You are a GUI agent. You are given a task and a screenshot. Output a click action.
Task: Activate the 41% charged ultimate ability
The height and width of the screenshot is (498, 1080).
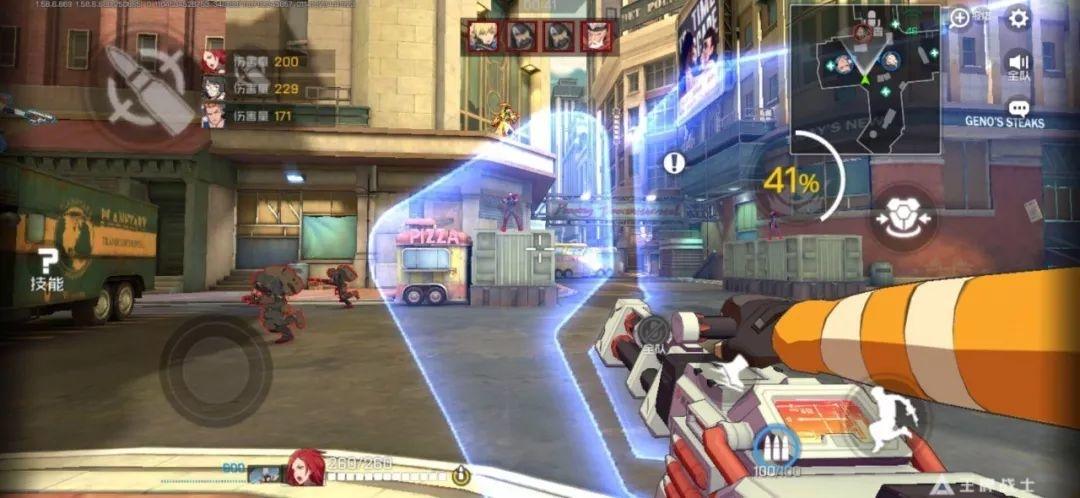click(795, 181)
